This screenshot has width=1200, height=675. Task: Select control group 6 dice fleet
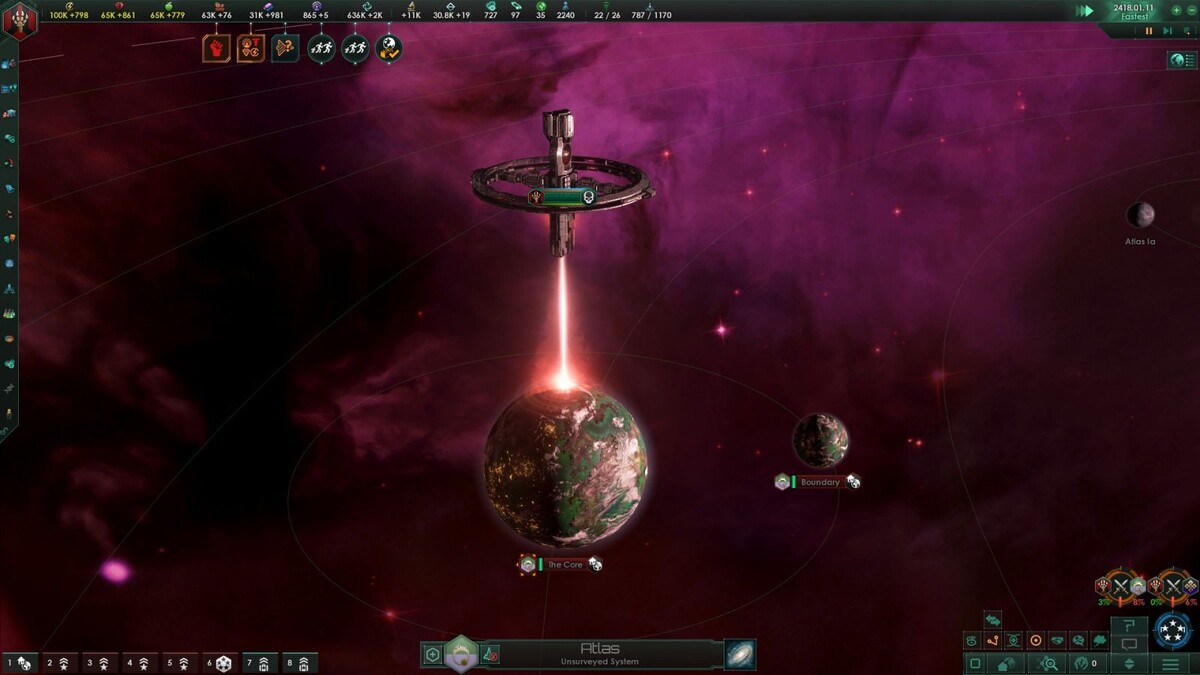click(x=219, y=663)
